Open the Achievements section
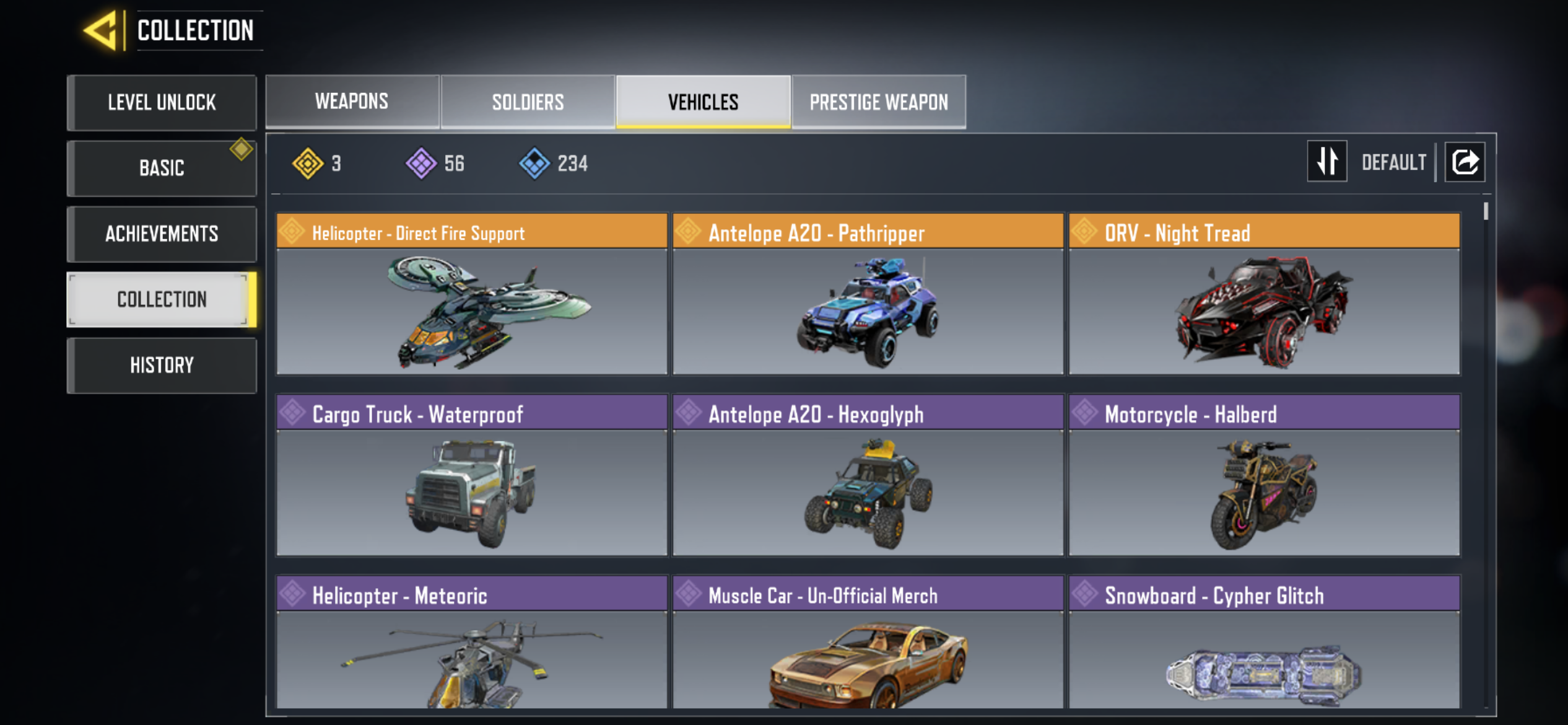 click(x=162, y=234)
